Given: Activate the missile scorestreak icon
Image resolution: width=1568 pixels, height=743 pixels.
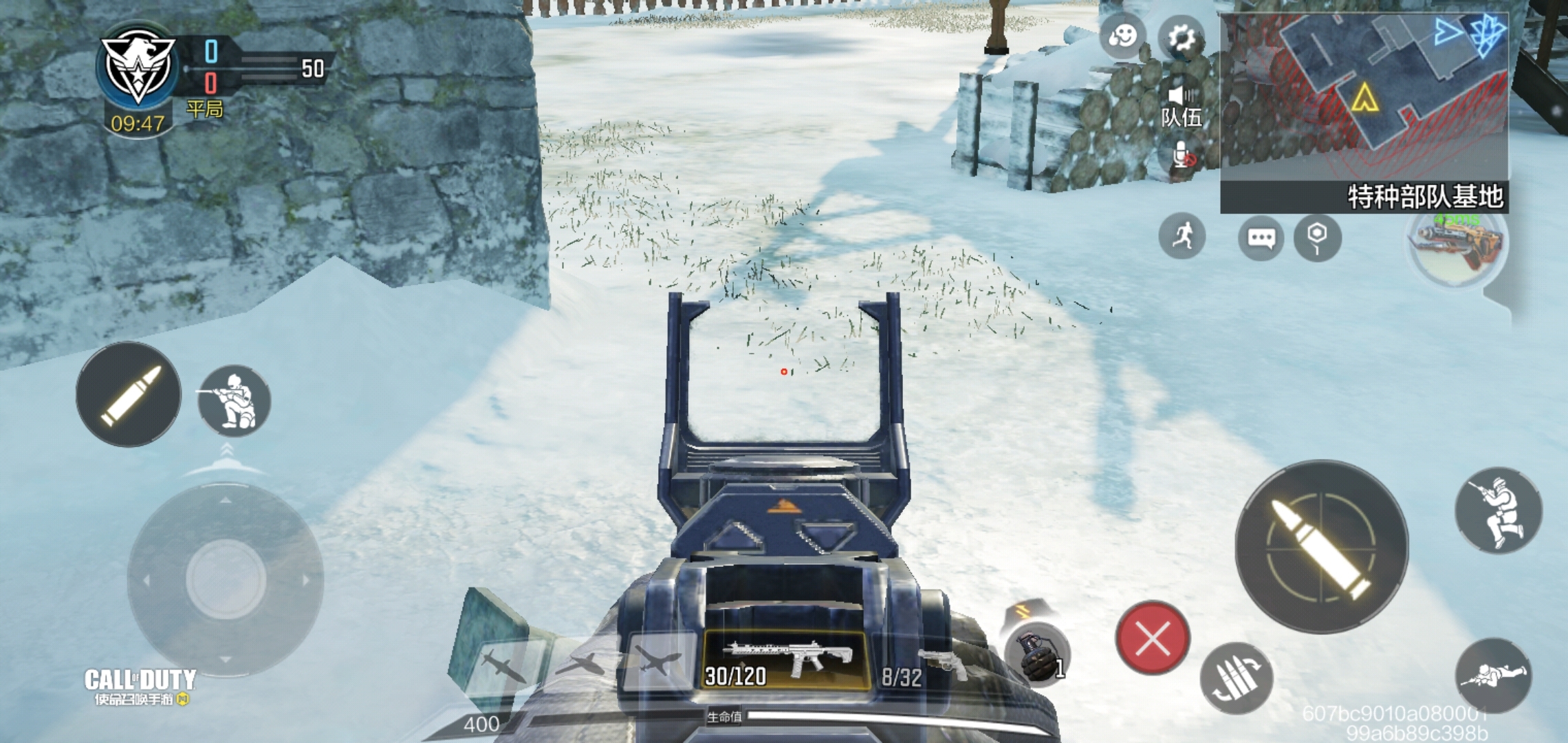Looking at the screenshot, I should click(x=505, y=666).
